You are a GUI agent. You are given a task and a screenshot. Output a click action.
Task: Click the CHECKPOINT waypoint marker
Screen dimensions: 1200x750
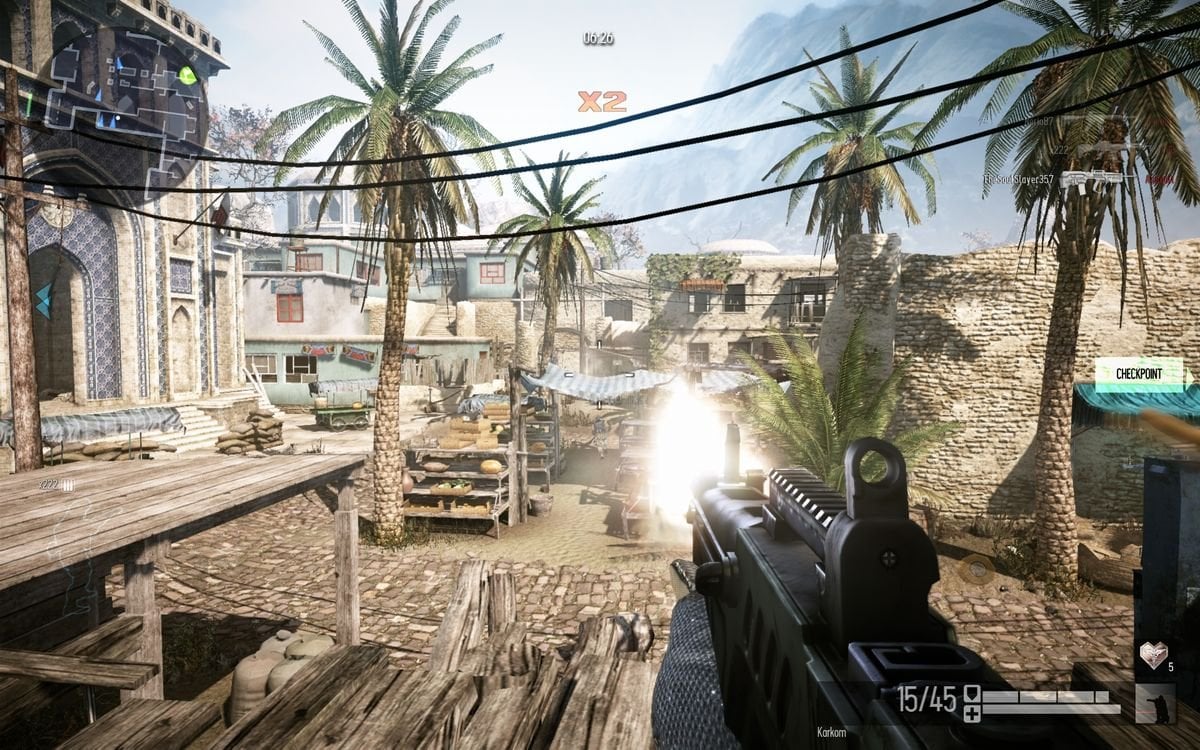(1138, 374)
